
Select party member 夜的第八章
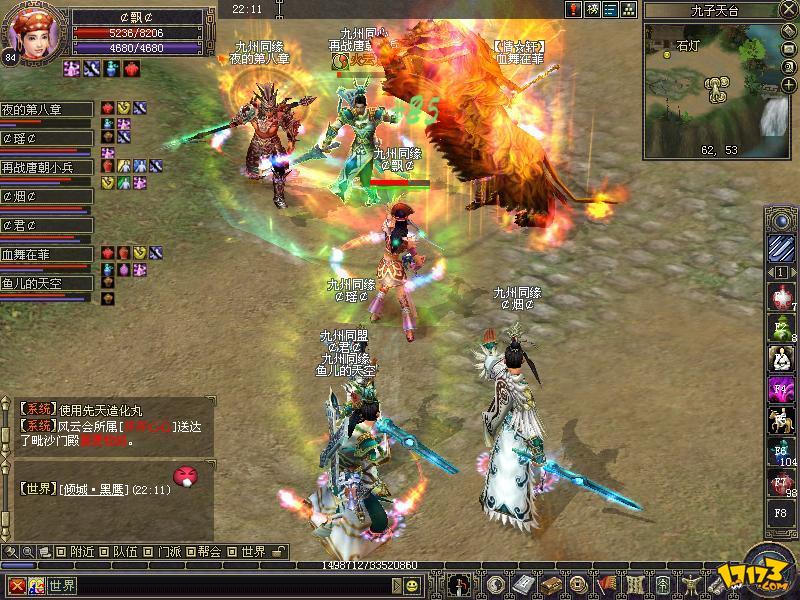46,109
